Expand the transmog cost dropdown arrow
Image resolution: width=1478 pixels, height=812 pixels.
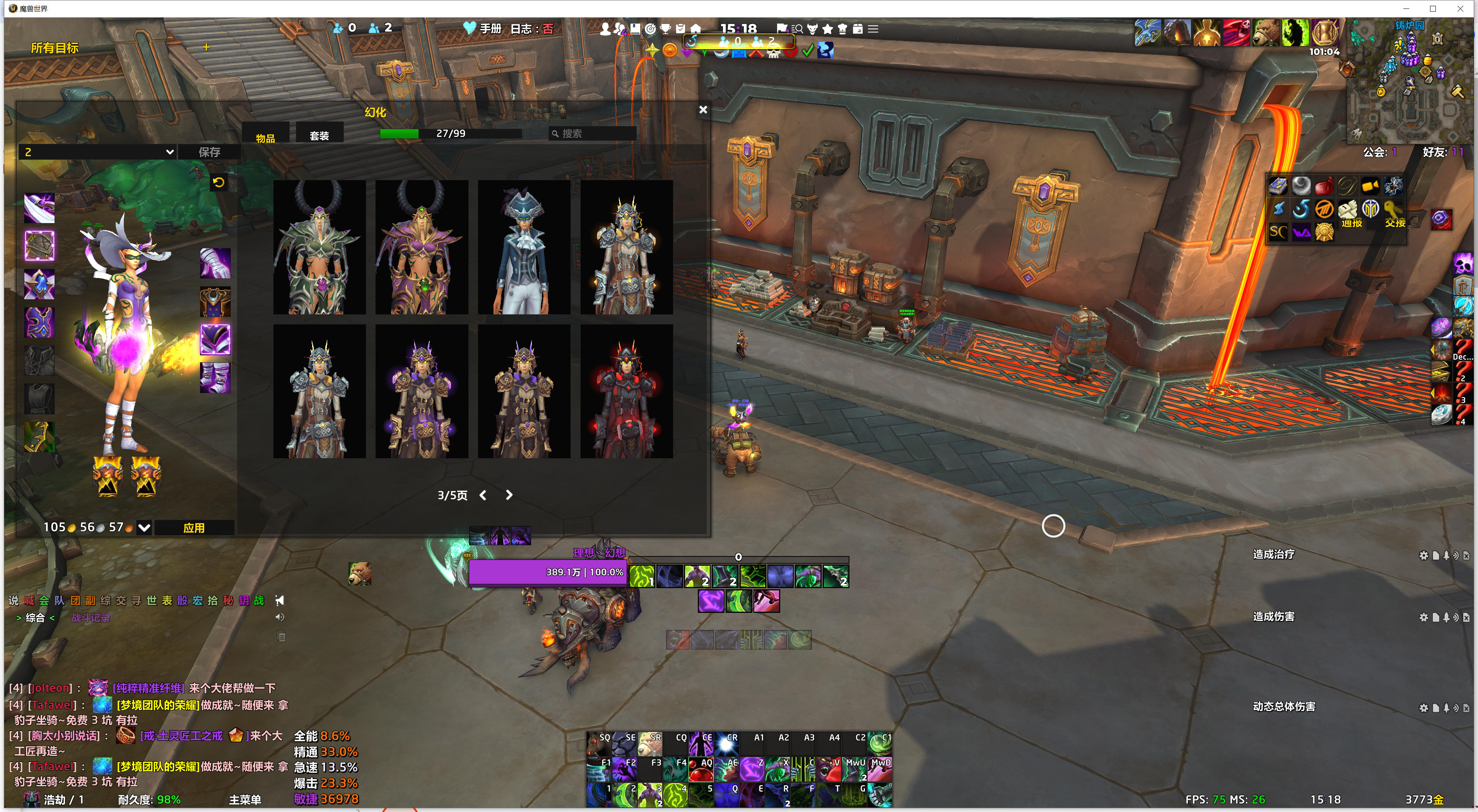click(145, 527)
